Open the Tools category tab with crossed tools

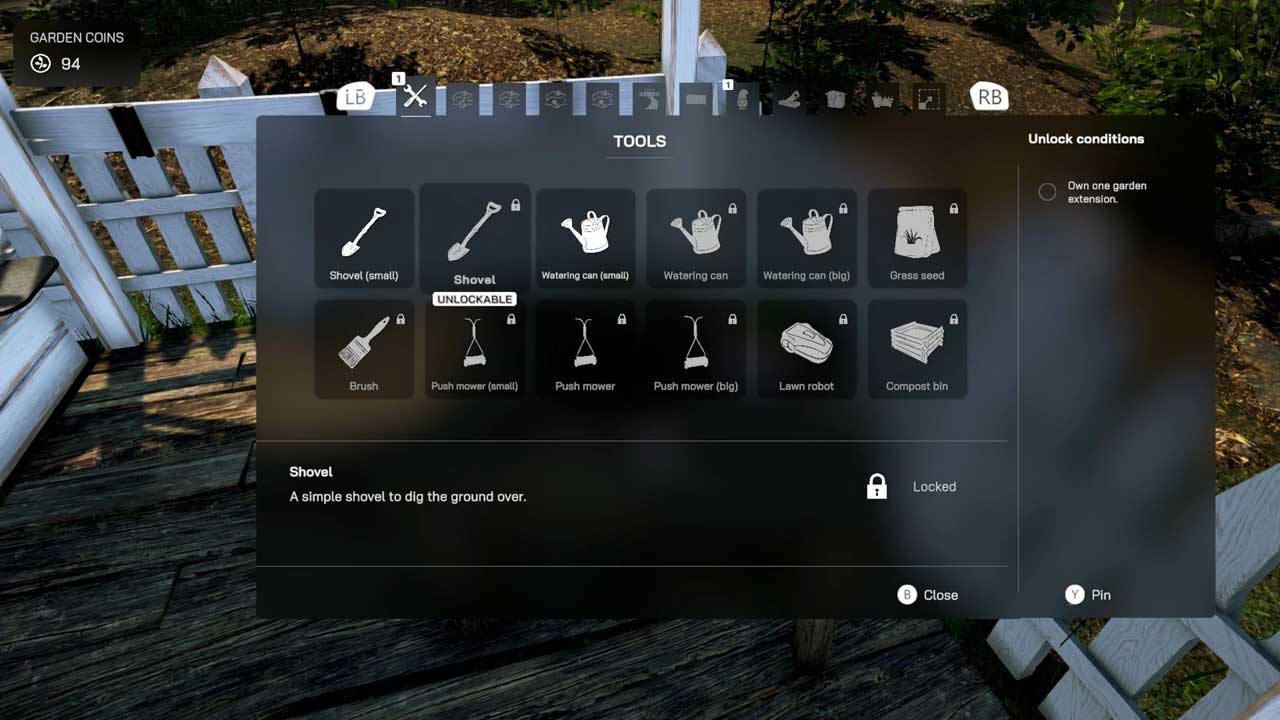click(x=415, y=97)
